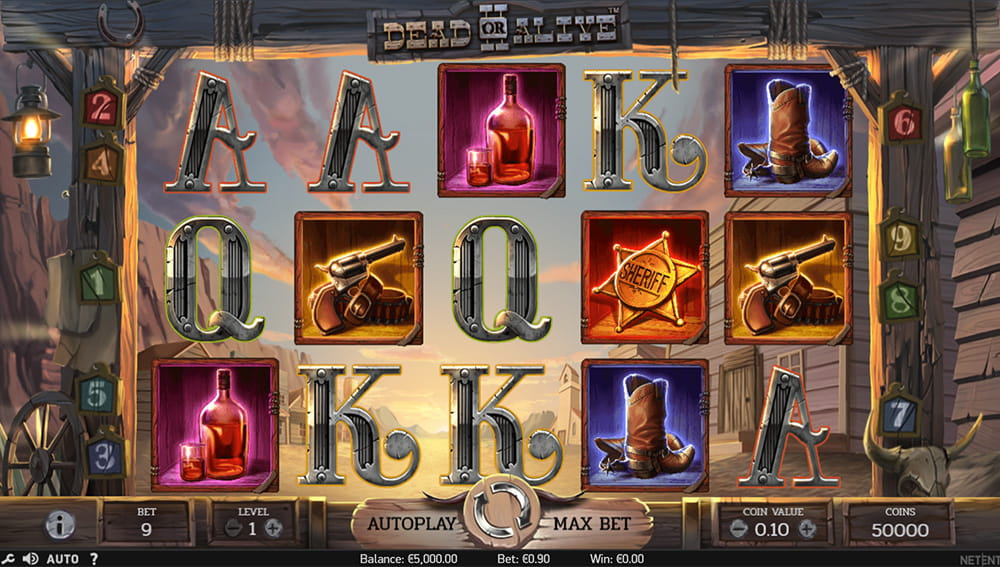Increase the bet level
Image resolution: width=1000 pixels, height=567 pixels.
273,529
